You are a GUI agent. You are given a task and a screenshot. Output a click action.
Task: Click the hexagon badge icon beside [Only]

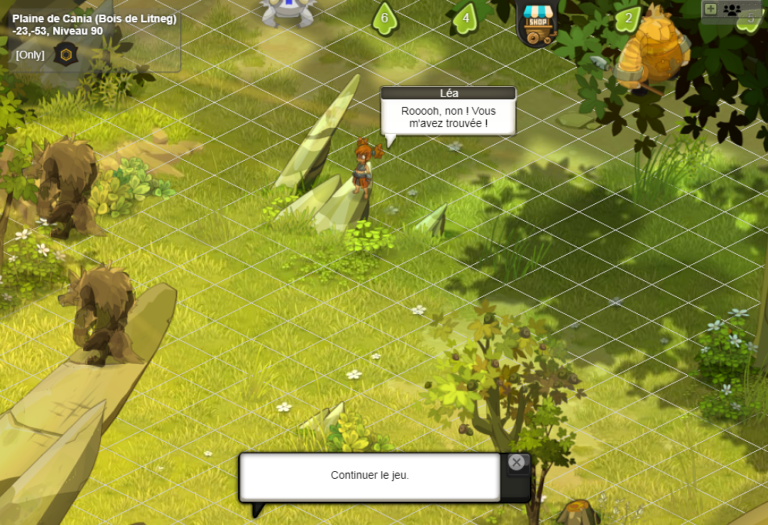coord(67,54)
